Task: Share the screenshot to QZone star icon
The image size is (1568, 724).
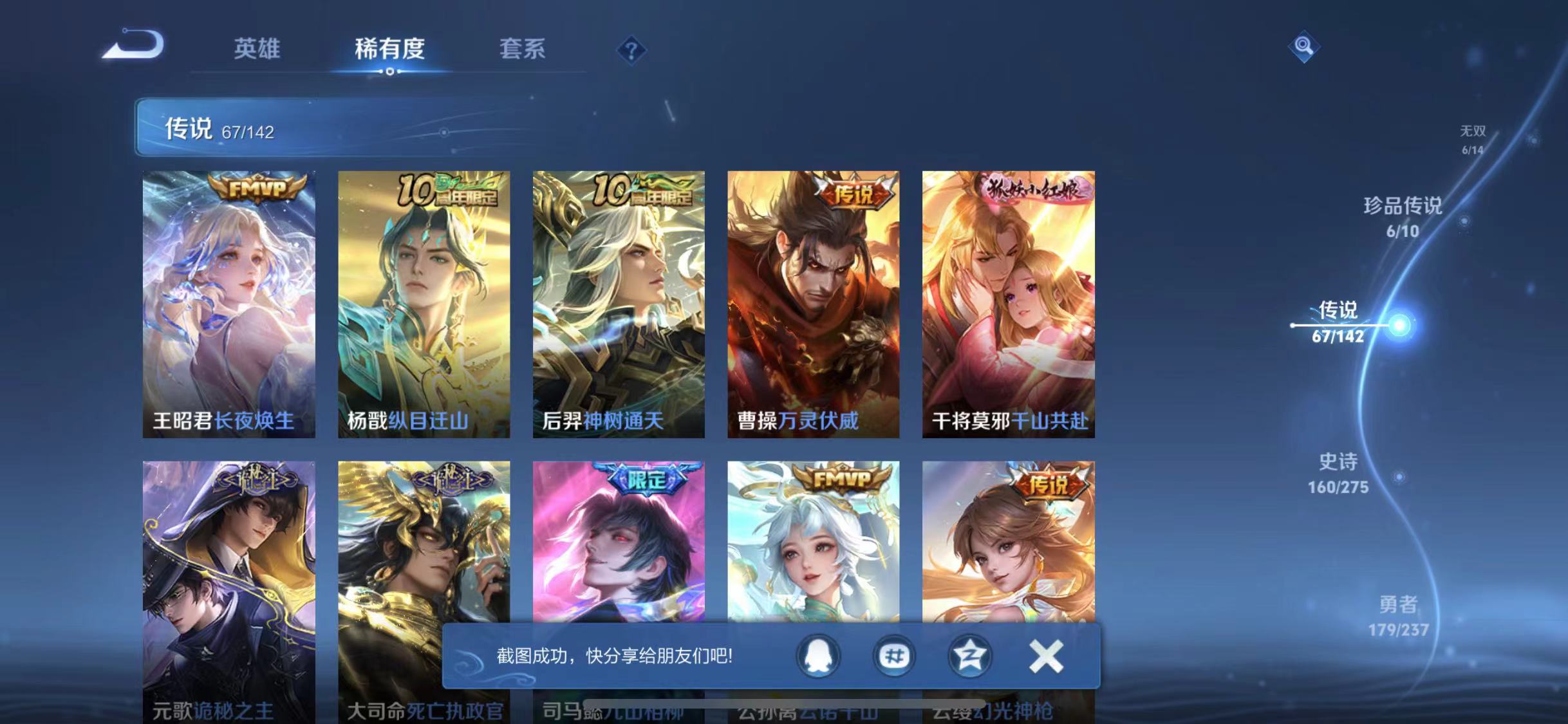Action: (969, 654)
